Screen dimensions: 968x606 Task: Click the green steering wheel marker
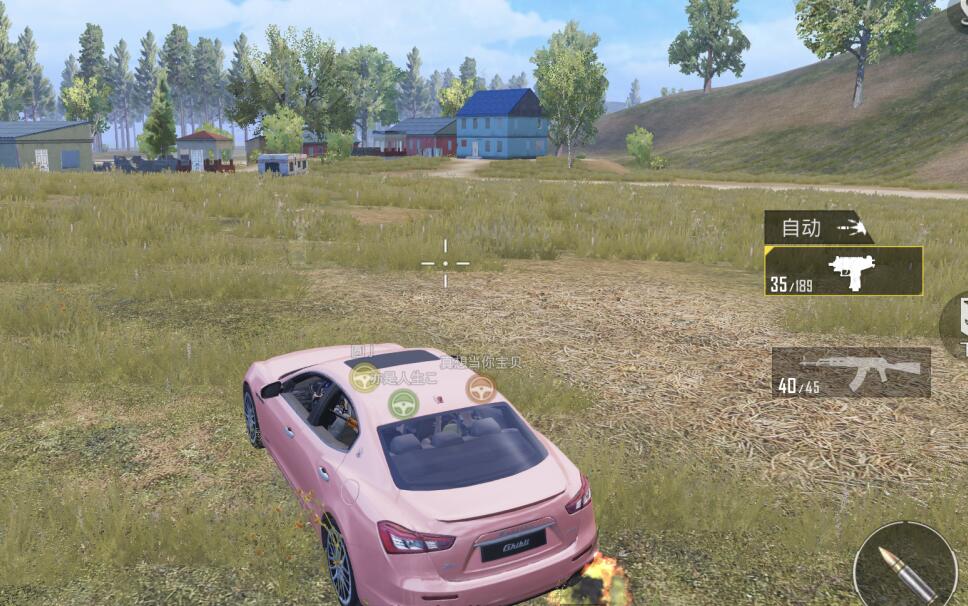(x=403, y=403)
